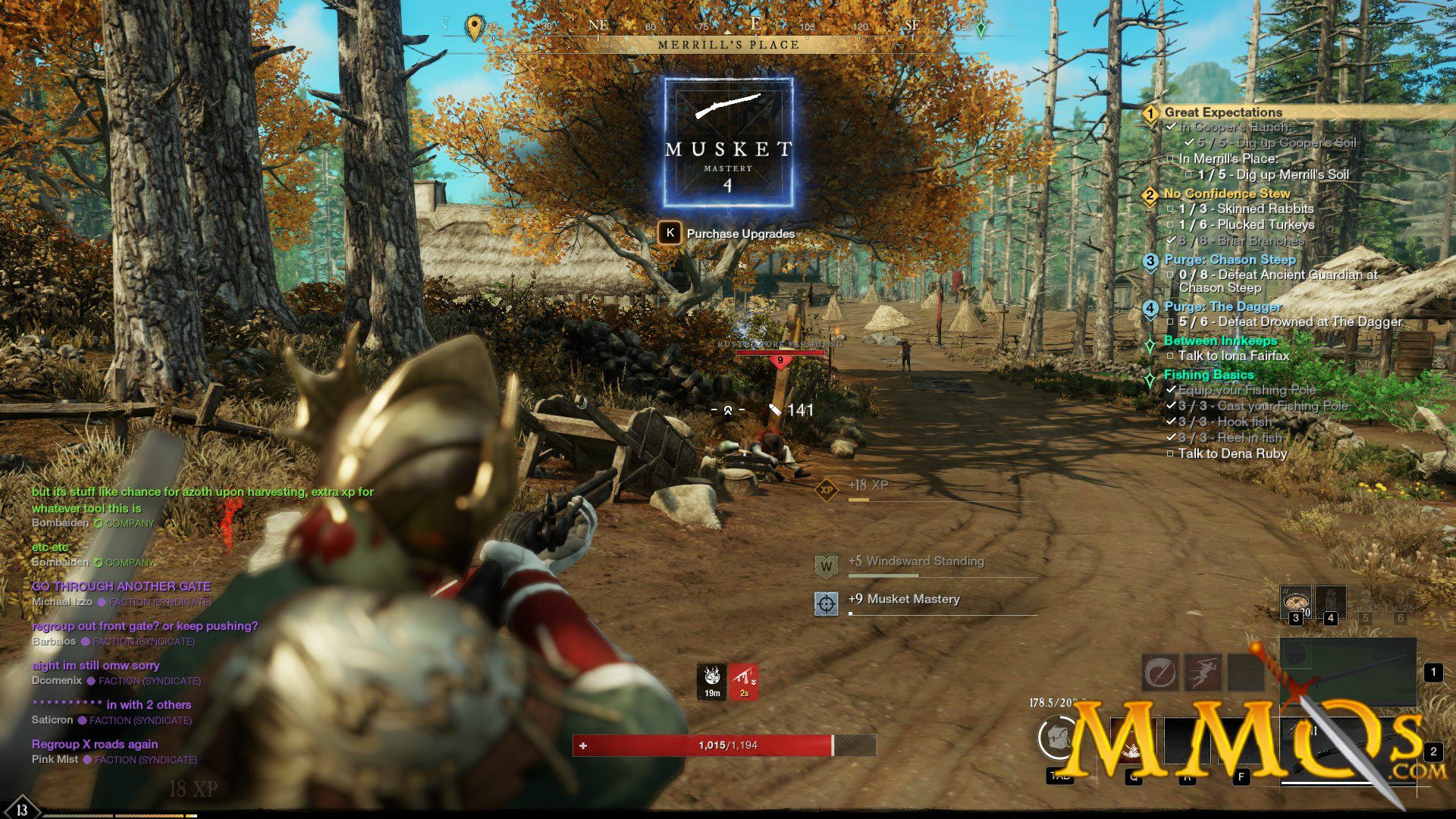Select the Fishing Basics quest entry

(x=1208, y=375)
